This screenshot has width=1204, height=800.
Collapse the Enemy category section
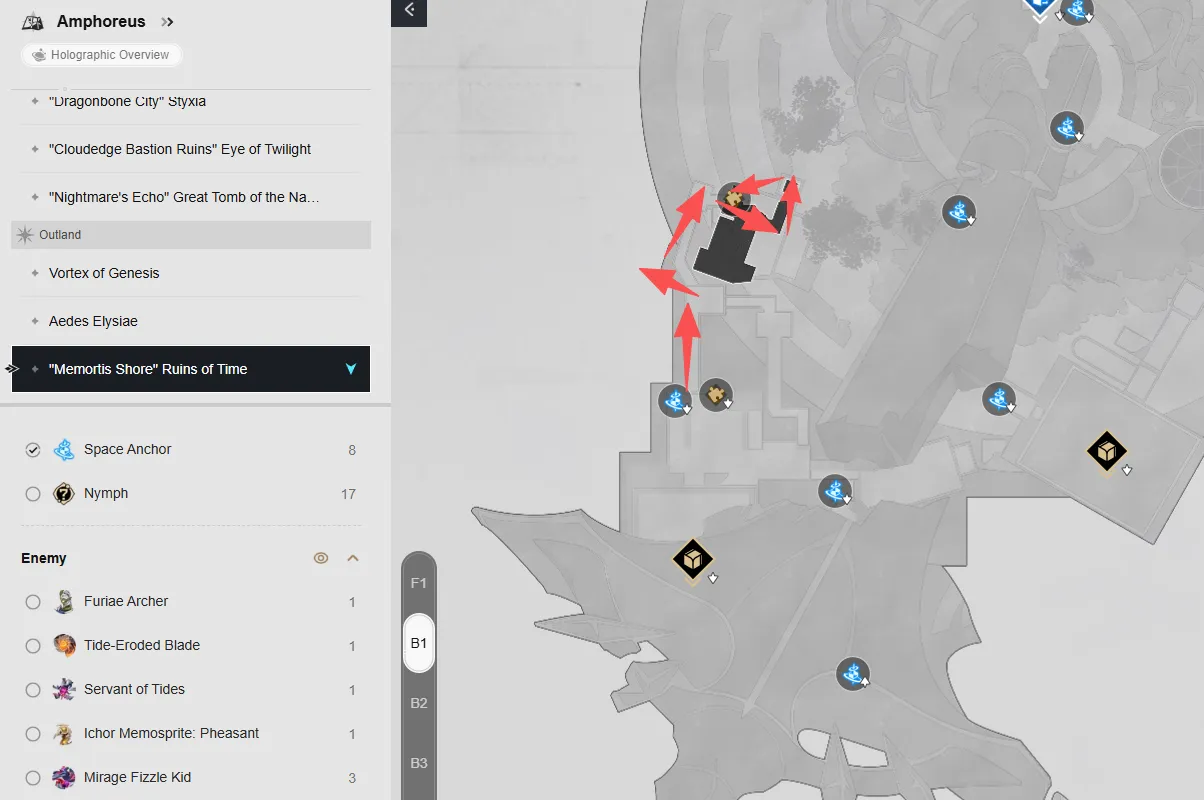pyautogui.click(x=352, y=558)
